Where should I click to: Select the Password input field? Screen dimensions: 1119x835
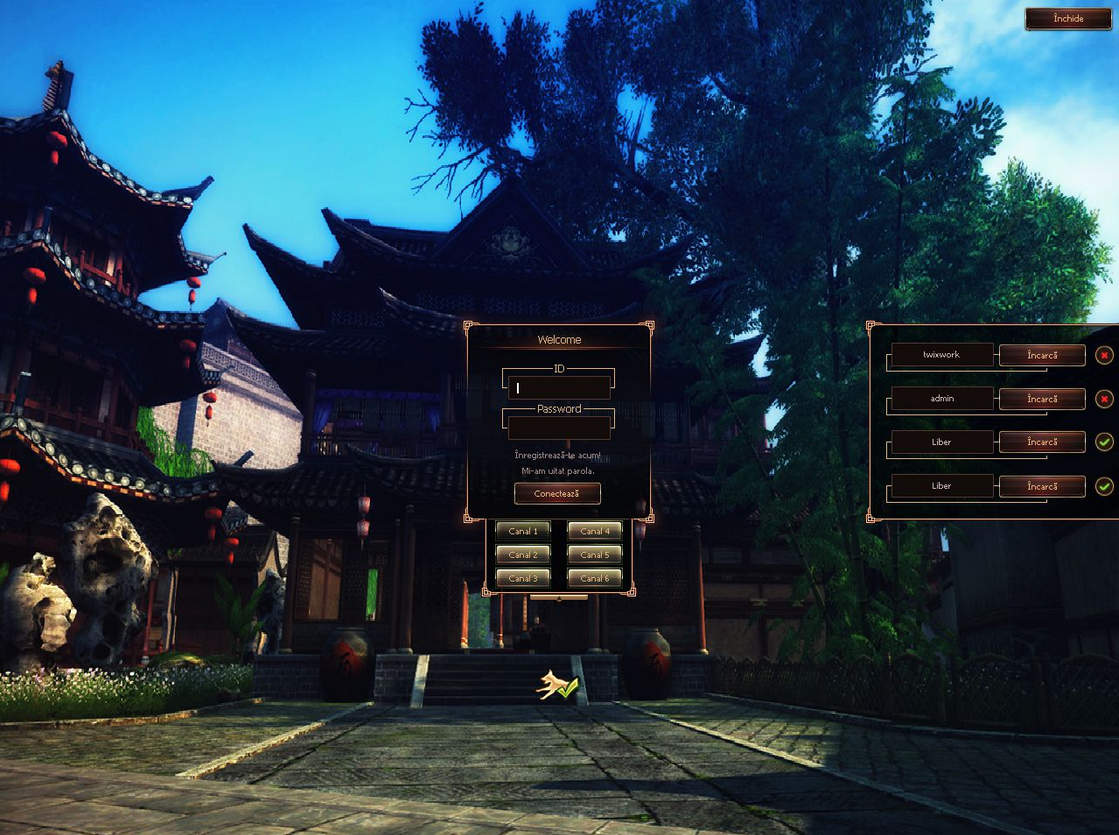[x=559, y=428]
